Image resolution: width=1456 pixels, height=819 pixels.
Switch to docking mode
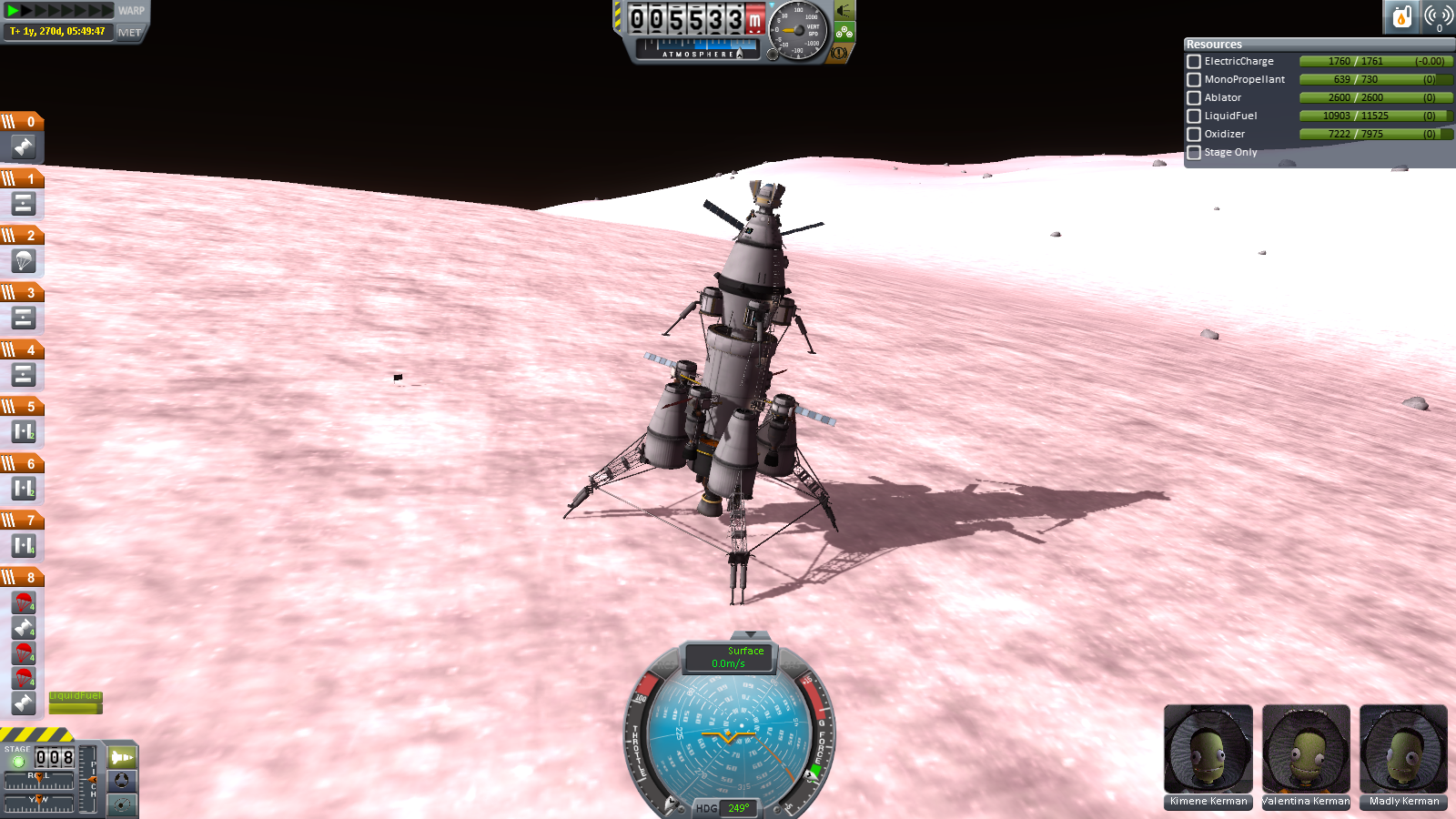click(121, 781)
